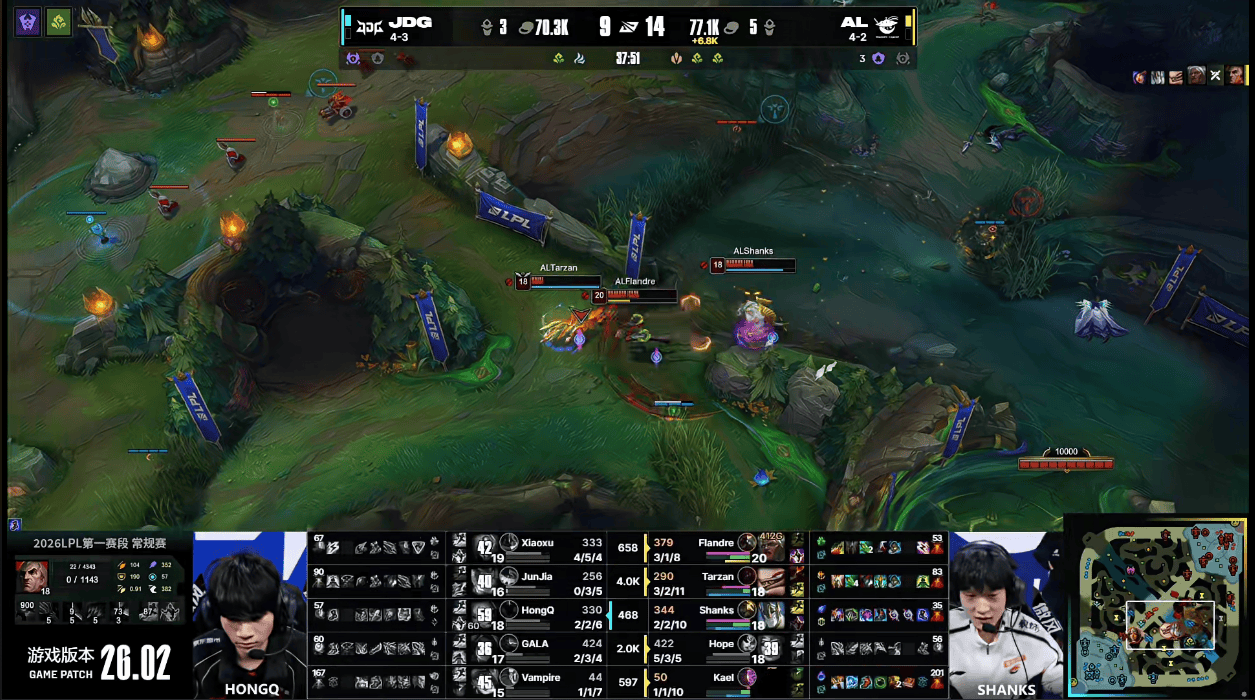Select the champion portrait in the bottom-left stats panel
This screenshot has width=1255, height=700.
[30, 577]
